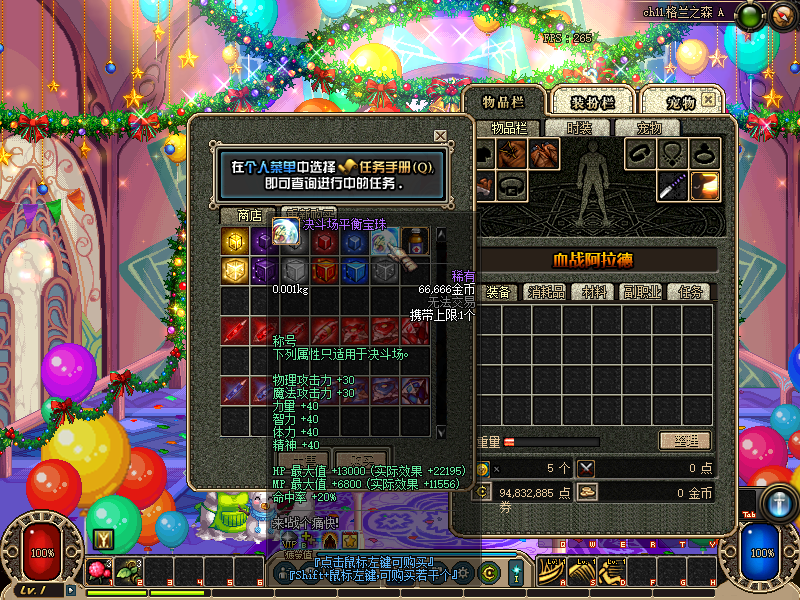
Task: Click the green round button at top right
Action: pyautogui.click(x=752, y=15)
